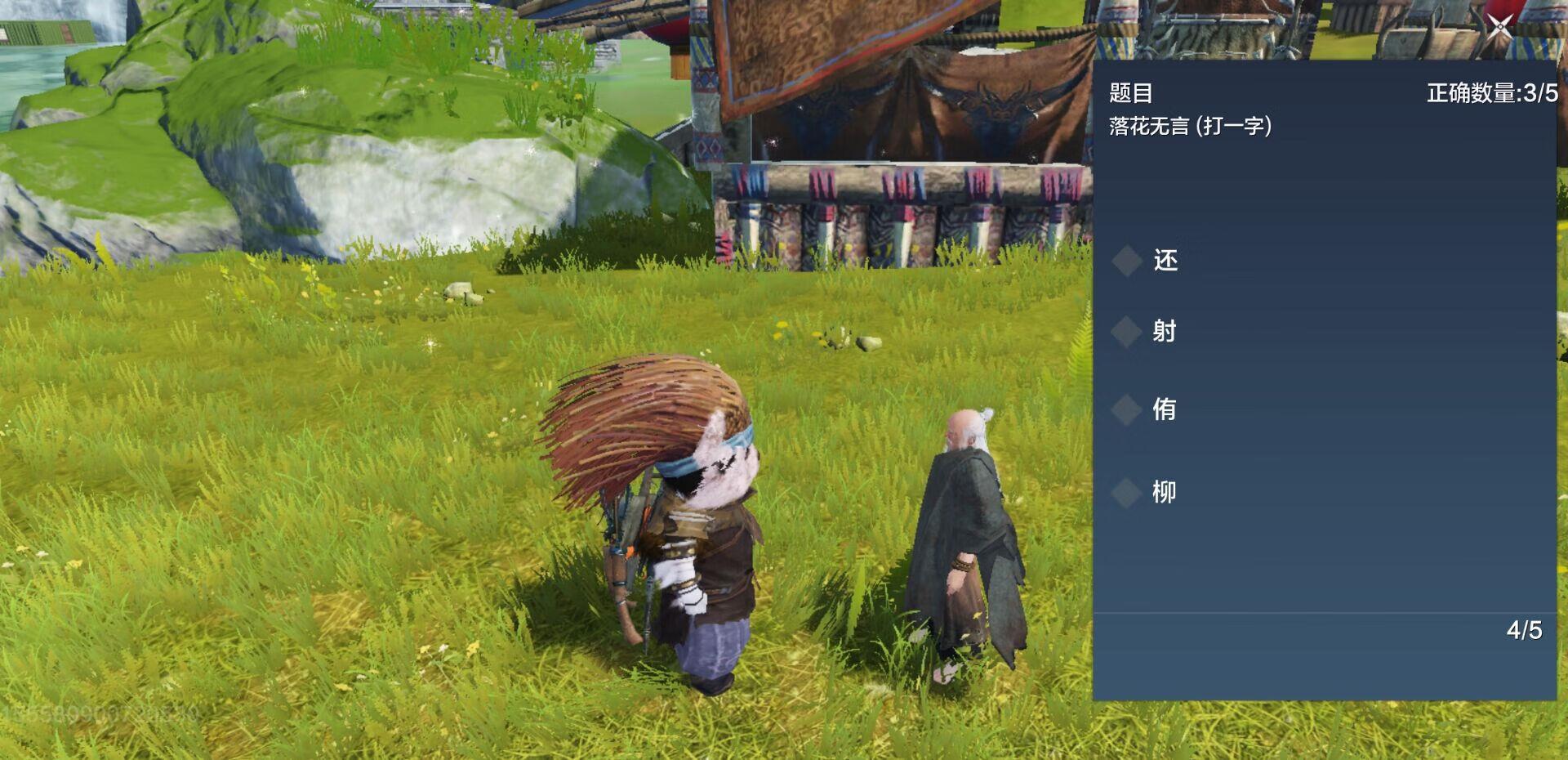Close the riddle quiz panel

(x=1499, y=27)
